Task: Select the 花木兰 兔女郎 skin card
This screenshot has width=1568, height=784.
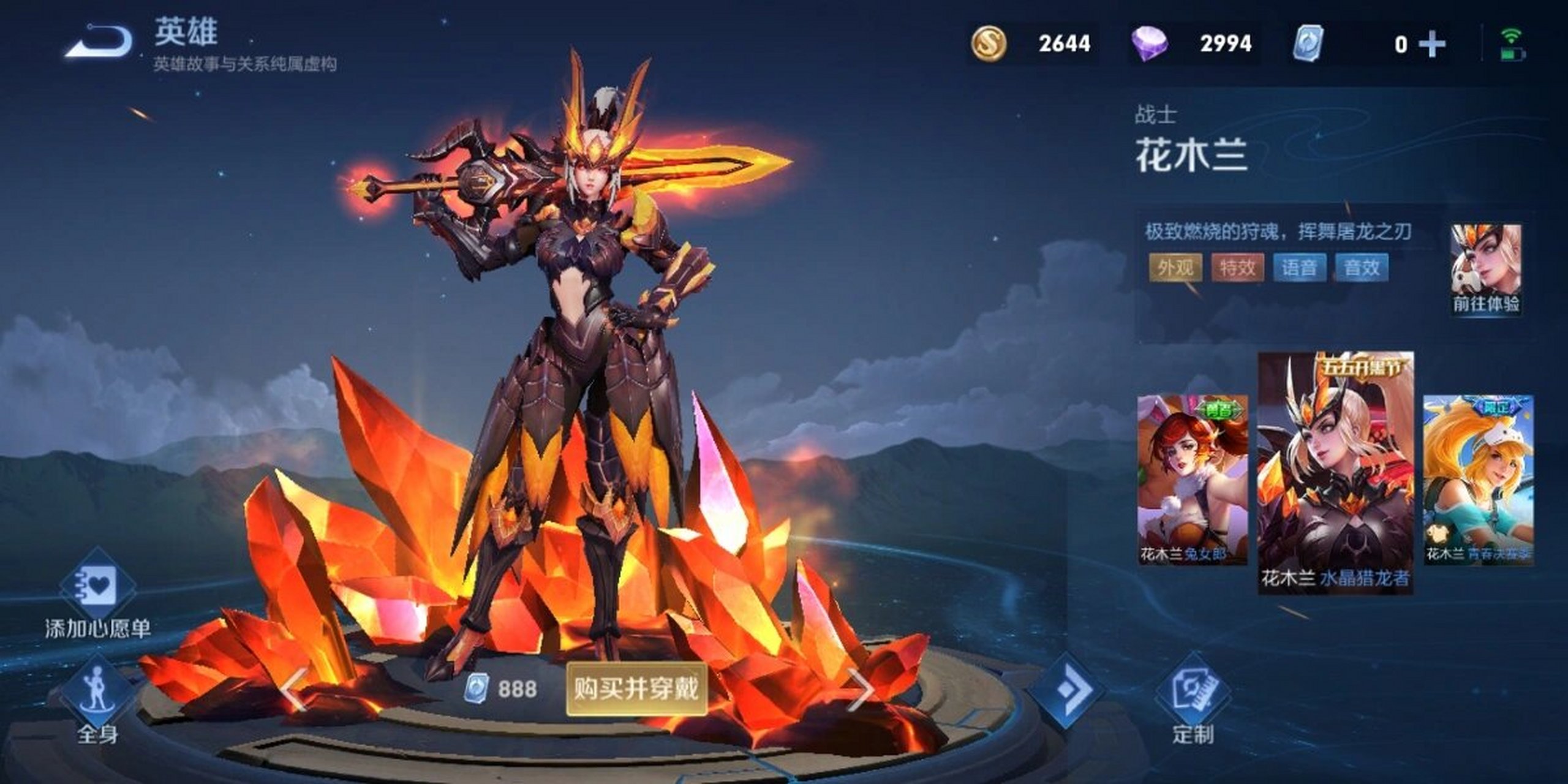Action: 1192,479
